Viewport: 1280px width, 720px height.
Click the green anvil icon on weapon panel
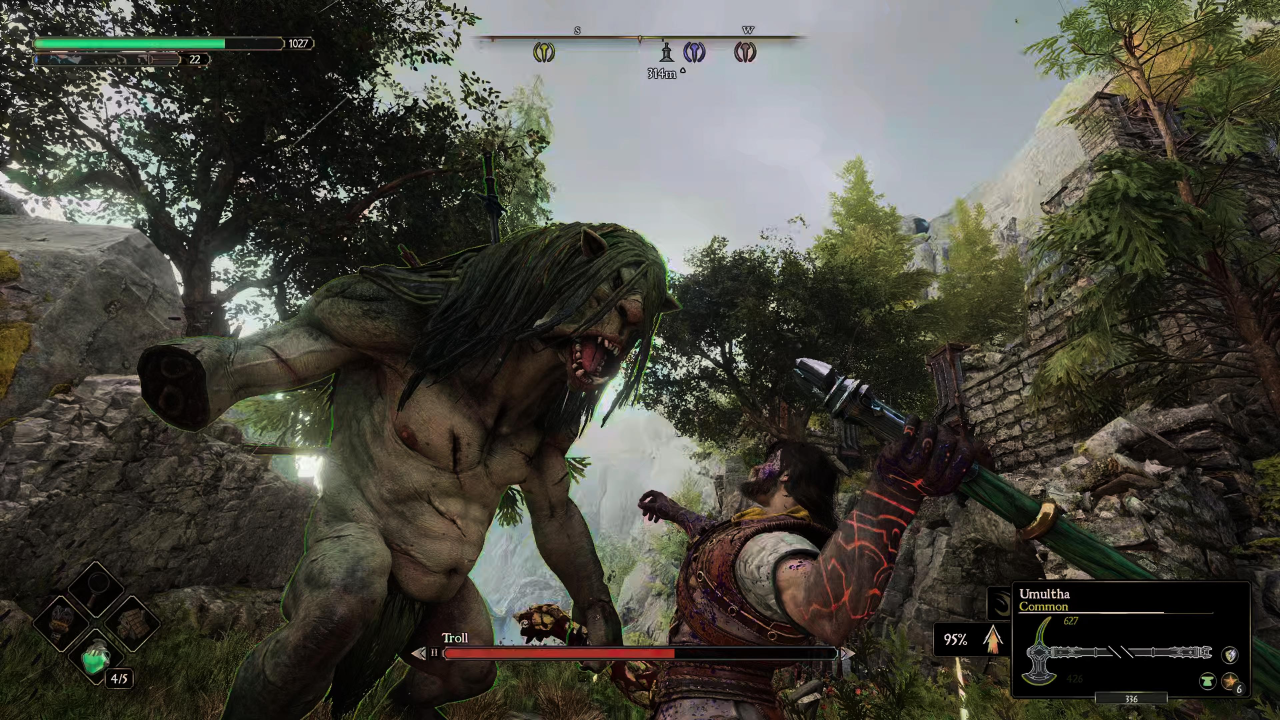coord(1208,681)
